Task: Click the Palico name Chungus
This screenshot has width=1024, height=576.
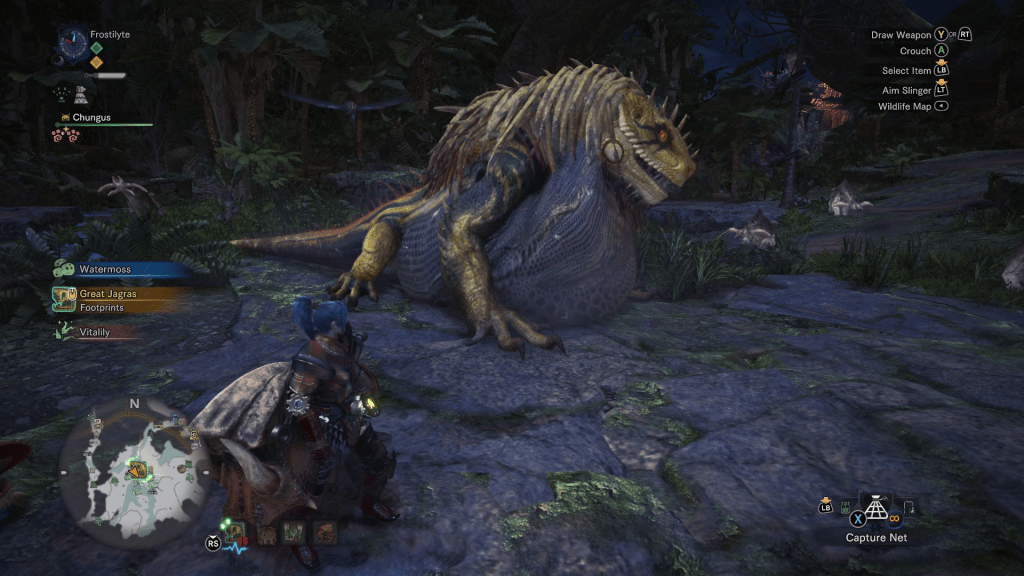Action: (x=91, y=117)
